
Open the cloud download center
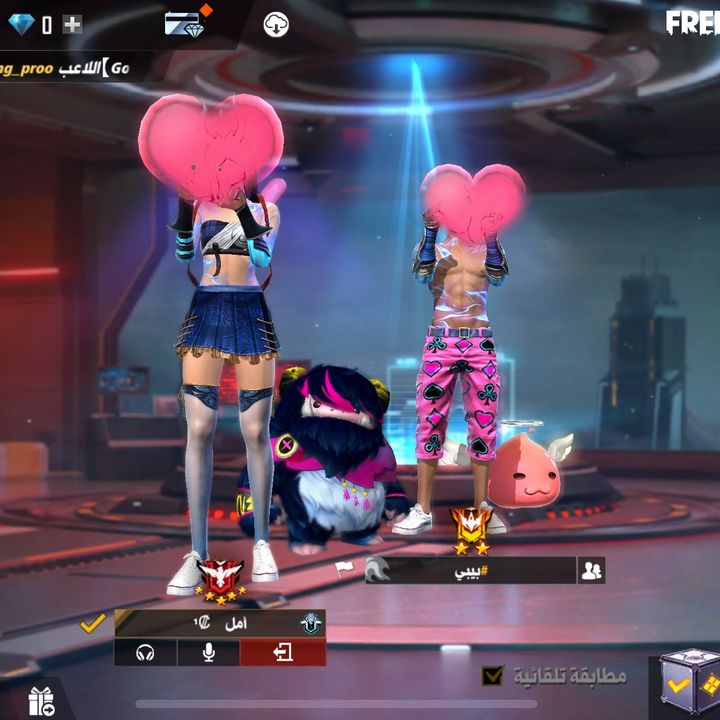tap(276, 25)
